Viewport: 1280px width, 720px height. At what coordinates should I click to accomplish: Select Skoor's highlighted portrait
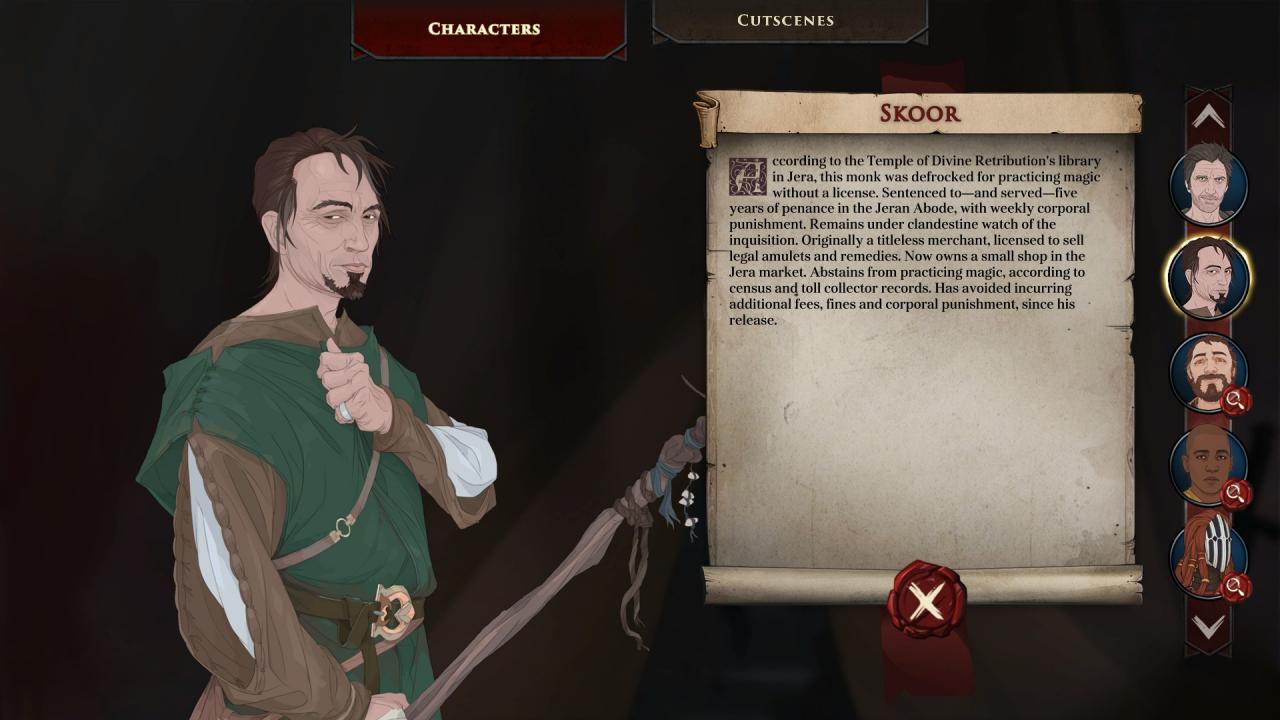tap(1208, 277)
